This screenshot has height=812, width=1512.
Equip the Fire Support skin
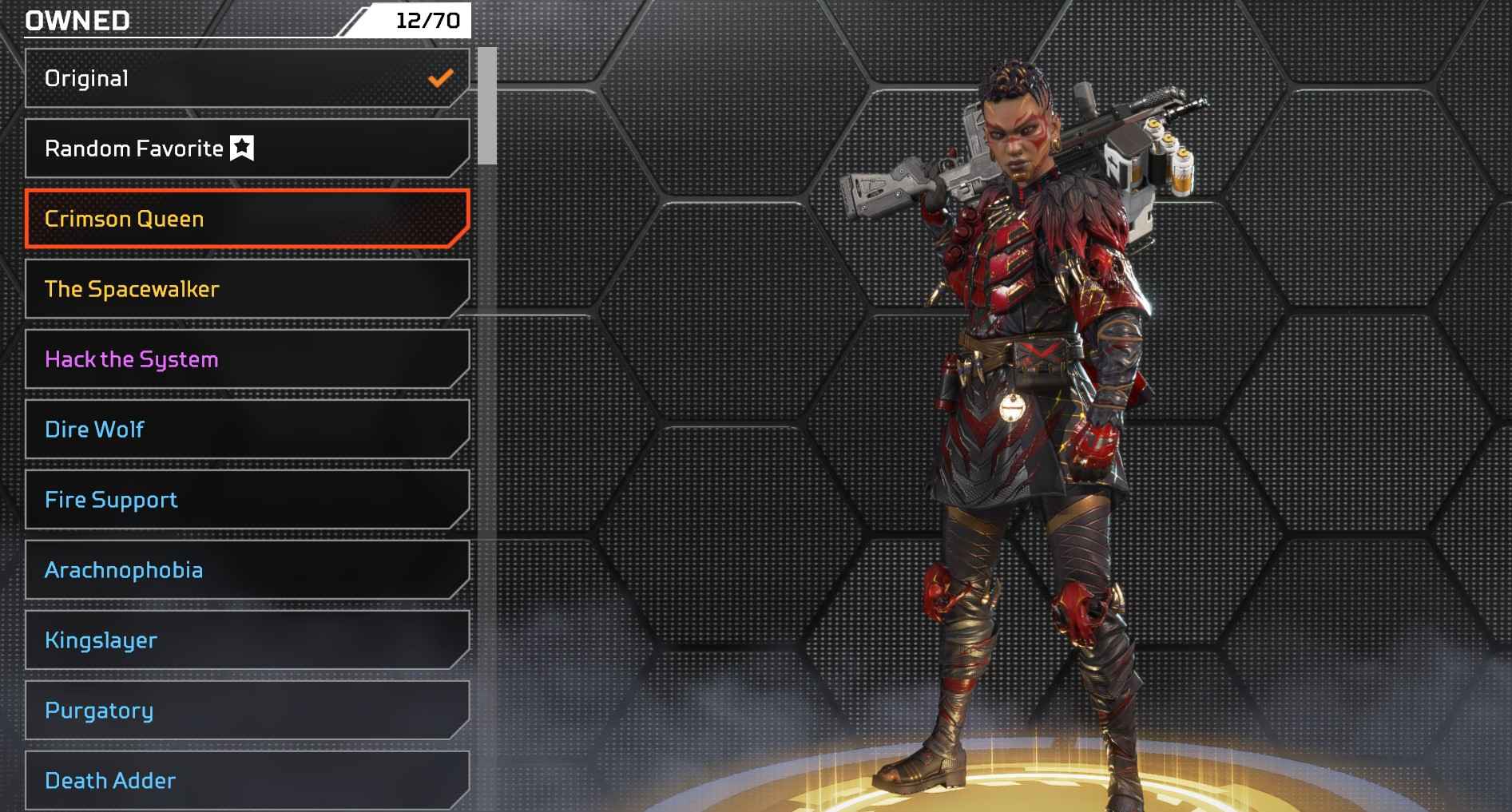click(246, 500)
